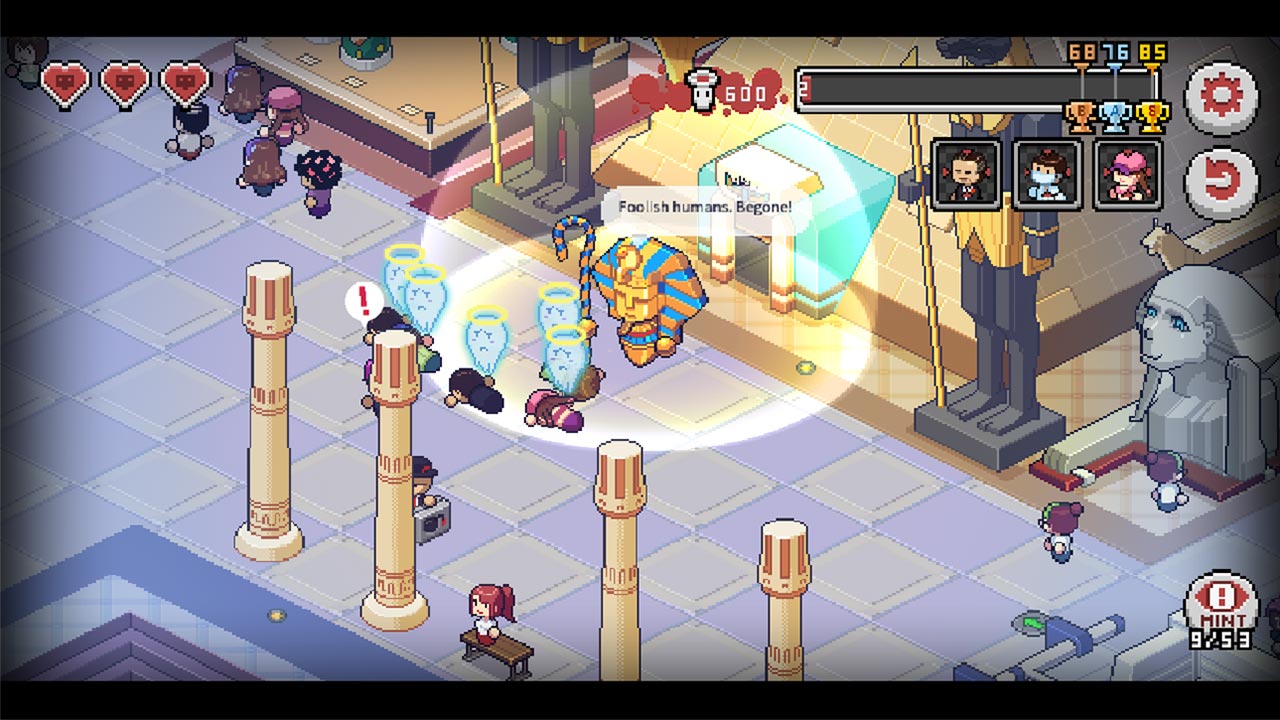
Task: Click the third heart life icon
Action: pyautogui.click(x=183, y=82)
